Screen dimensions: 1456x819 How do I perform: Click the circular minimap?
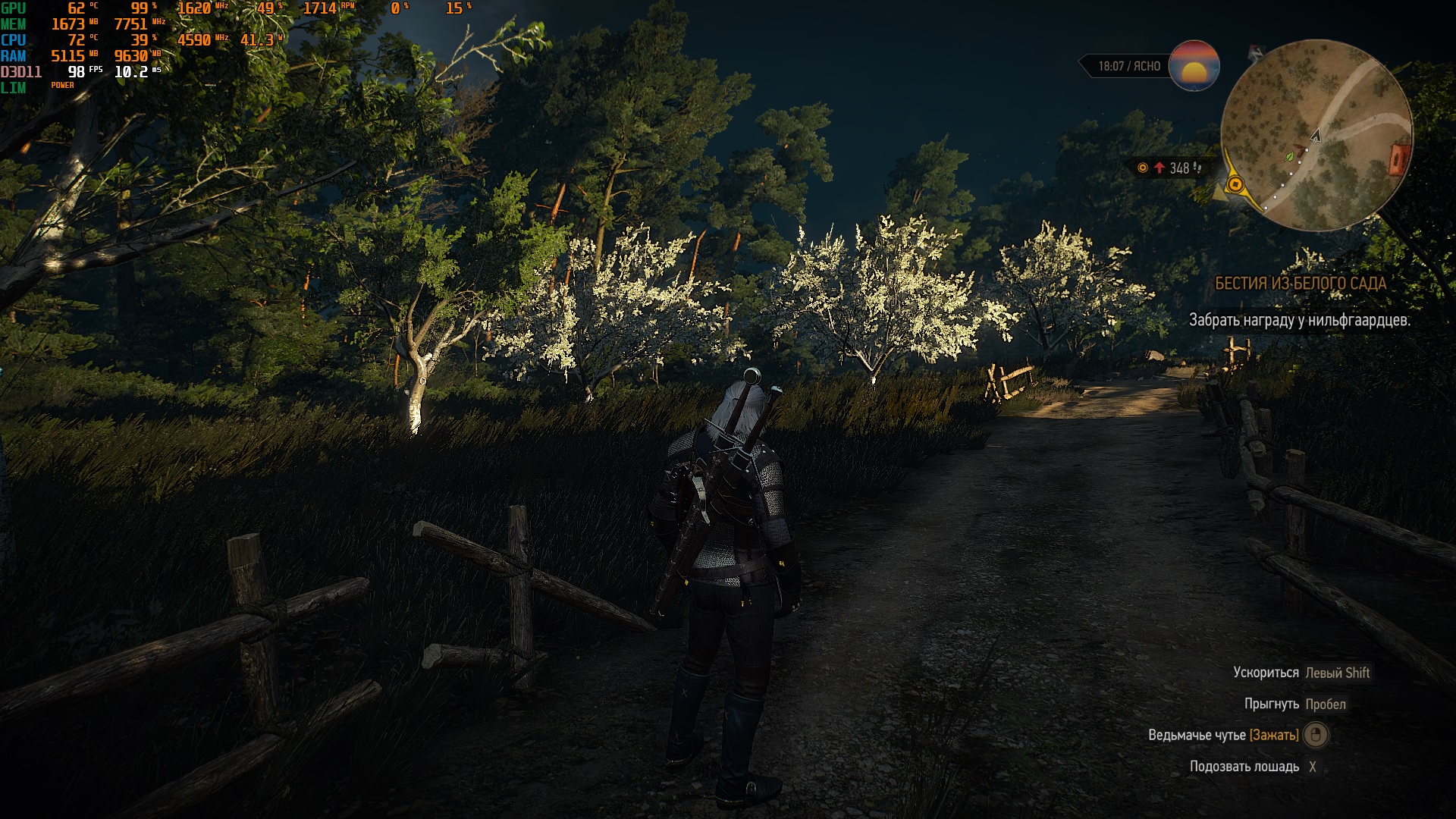(1316, 135)
